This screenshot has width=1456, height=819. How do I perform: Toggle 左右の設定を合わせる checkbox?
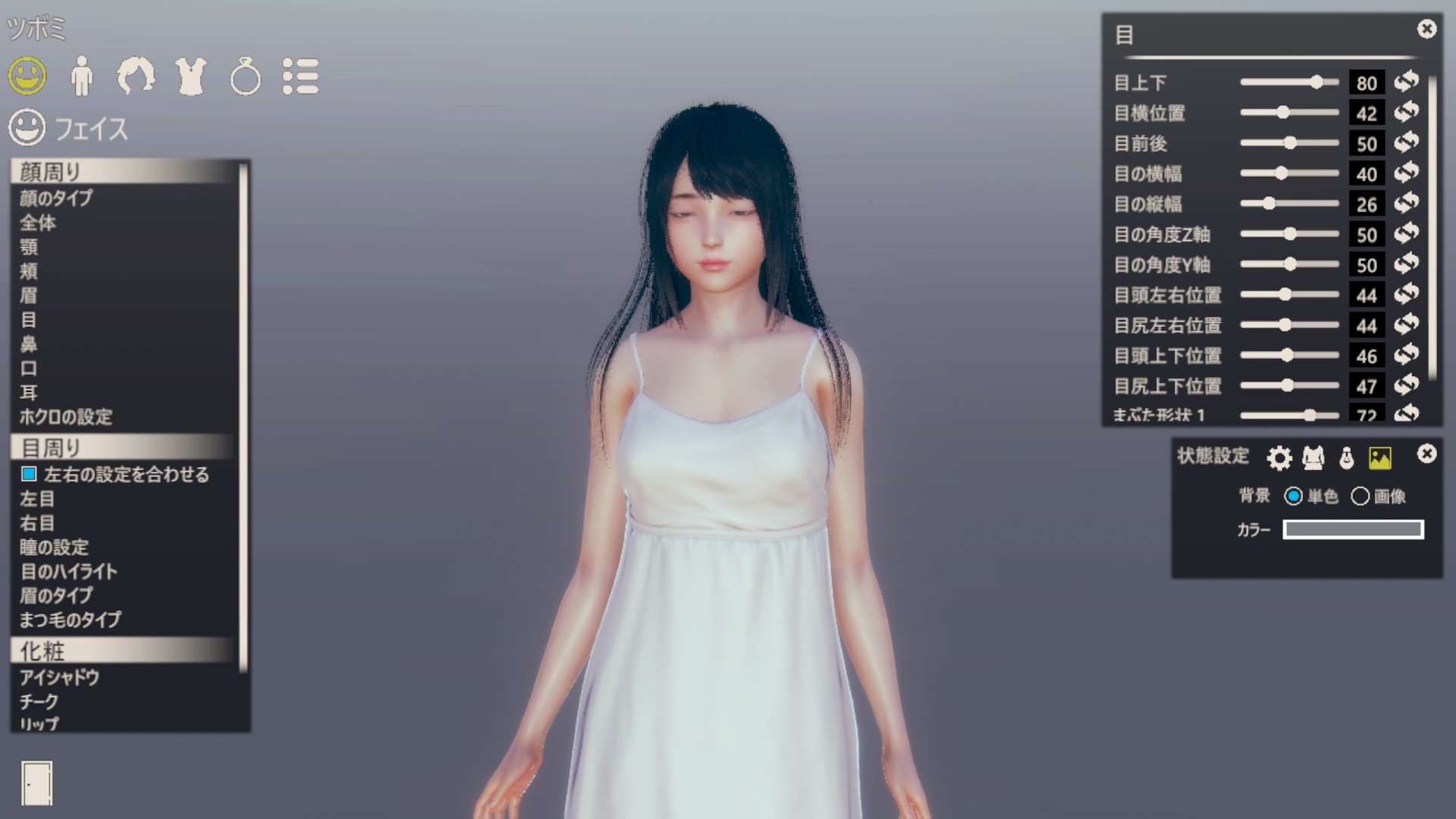coord(29,474)
